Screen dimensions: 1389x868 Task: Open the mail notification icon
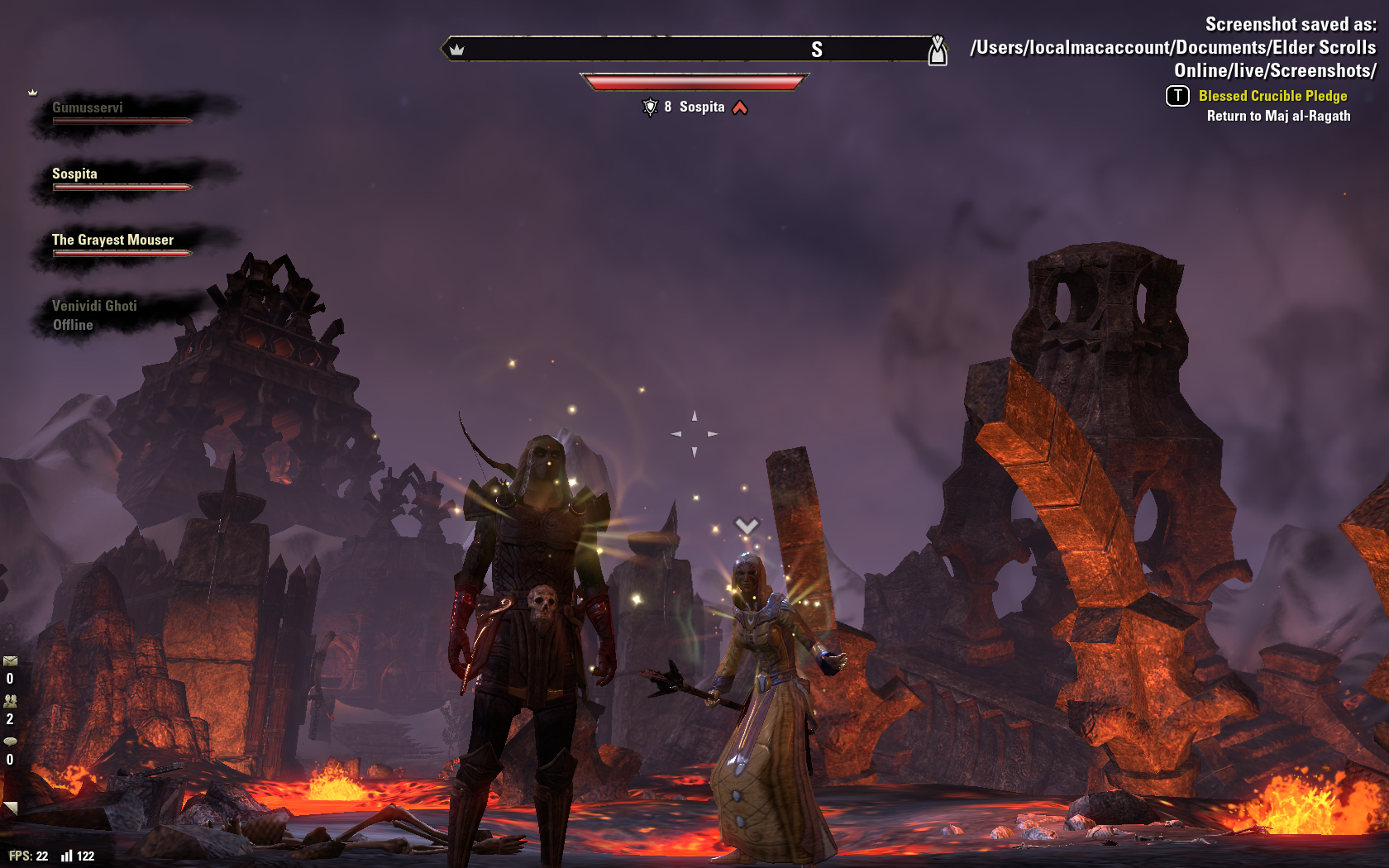(10, 661)
